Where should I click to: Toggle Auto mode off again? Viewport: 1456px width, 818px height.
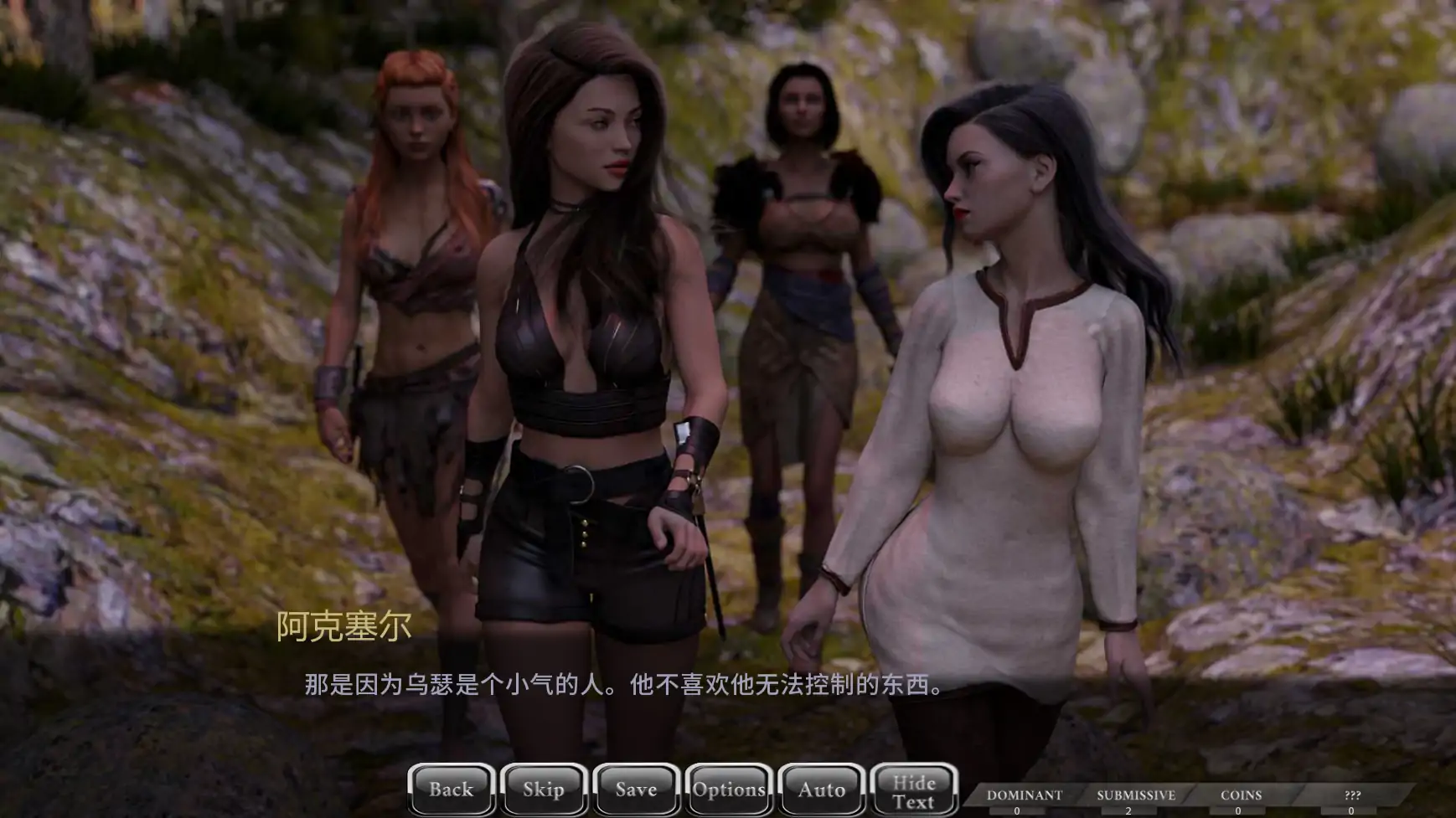point(820,788)
